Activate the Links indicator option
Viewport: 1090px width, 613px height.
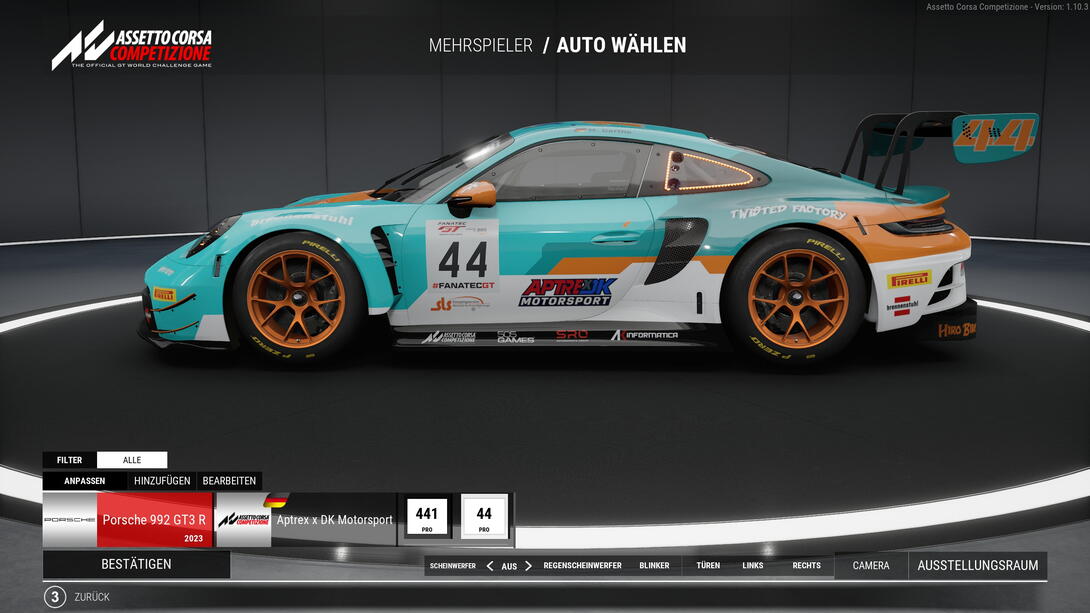(x=753, y=566)
